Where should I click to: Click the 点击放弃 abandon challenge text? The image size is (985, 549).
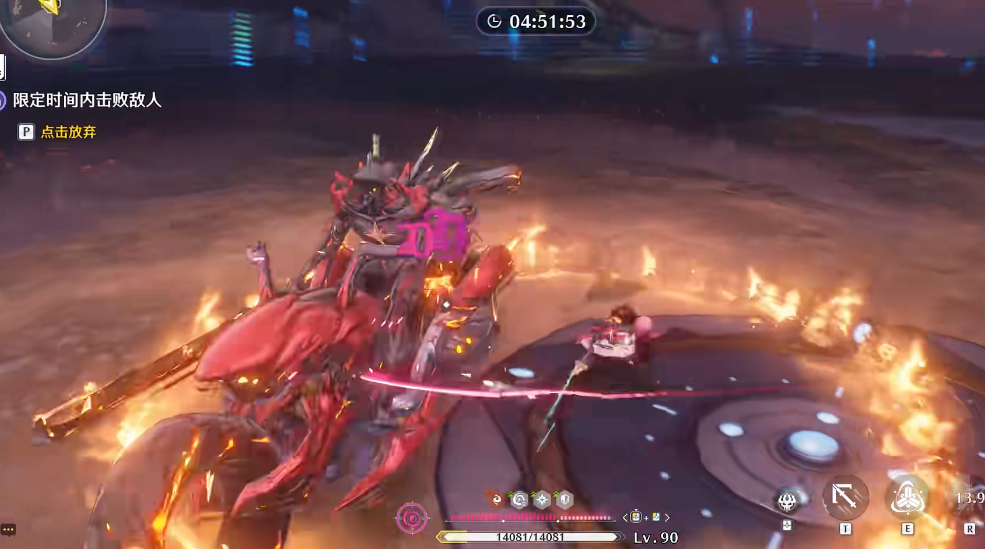tap(68, 132)
